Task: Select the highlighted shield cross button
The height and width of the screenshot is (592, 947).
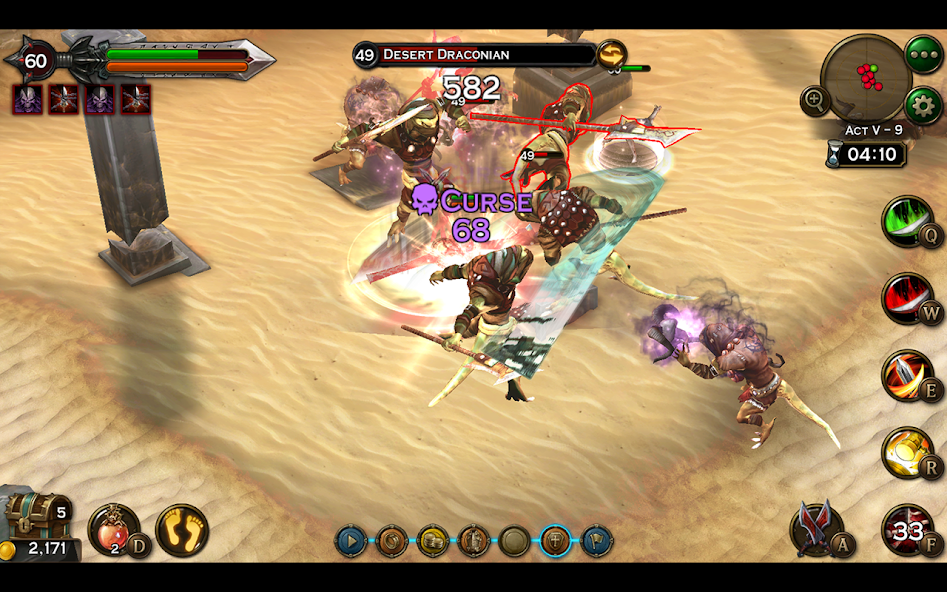Action: 555,541
